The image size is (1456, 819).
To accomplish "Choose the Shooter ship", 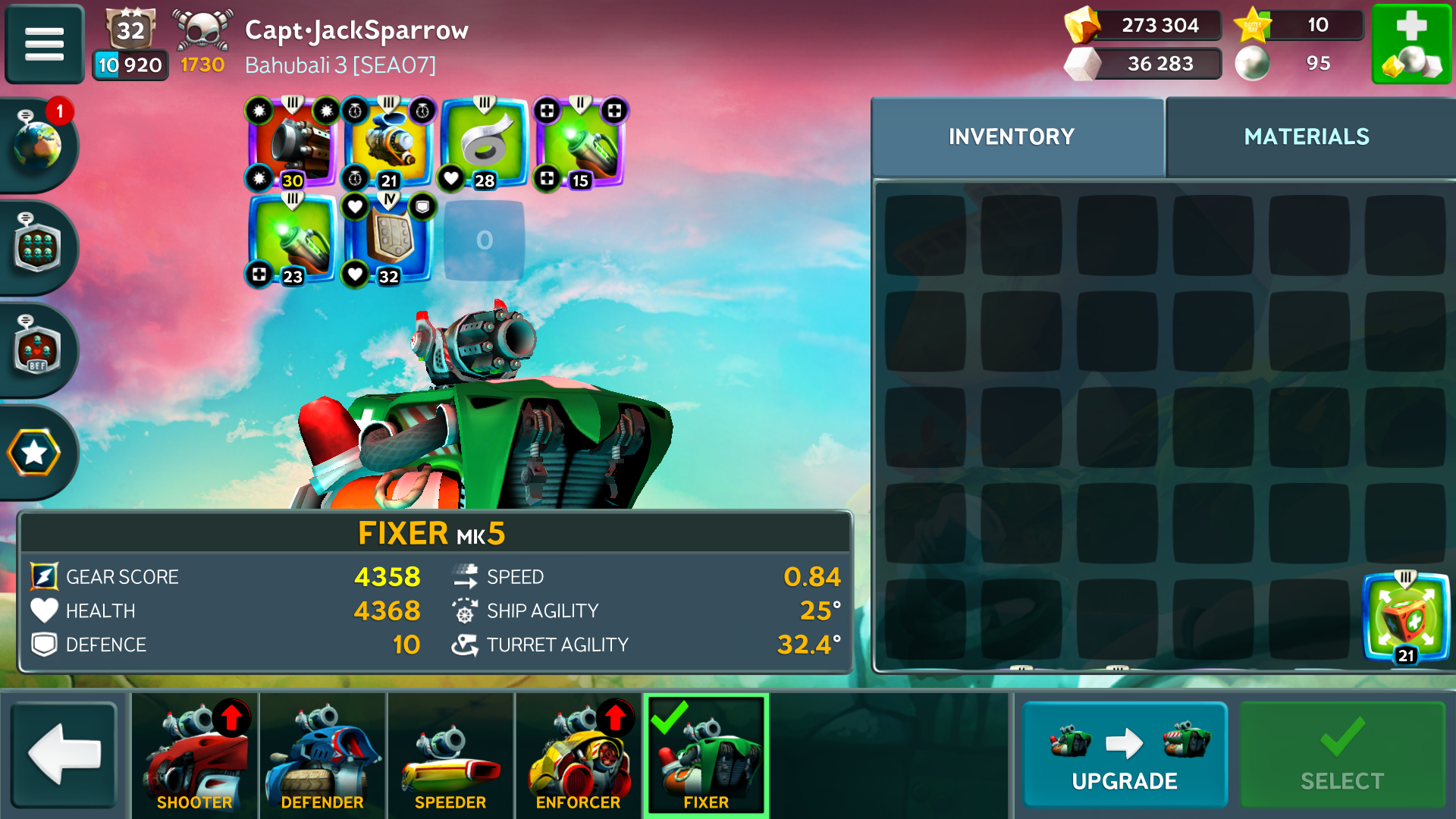I will 195,755.
